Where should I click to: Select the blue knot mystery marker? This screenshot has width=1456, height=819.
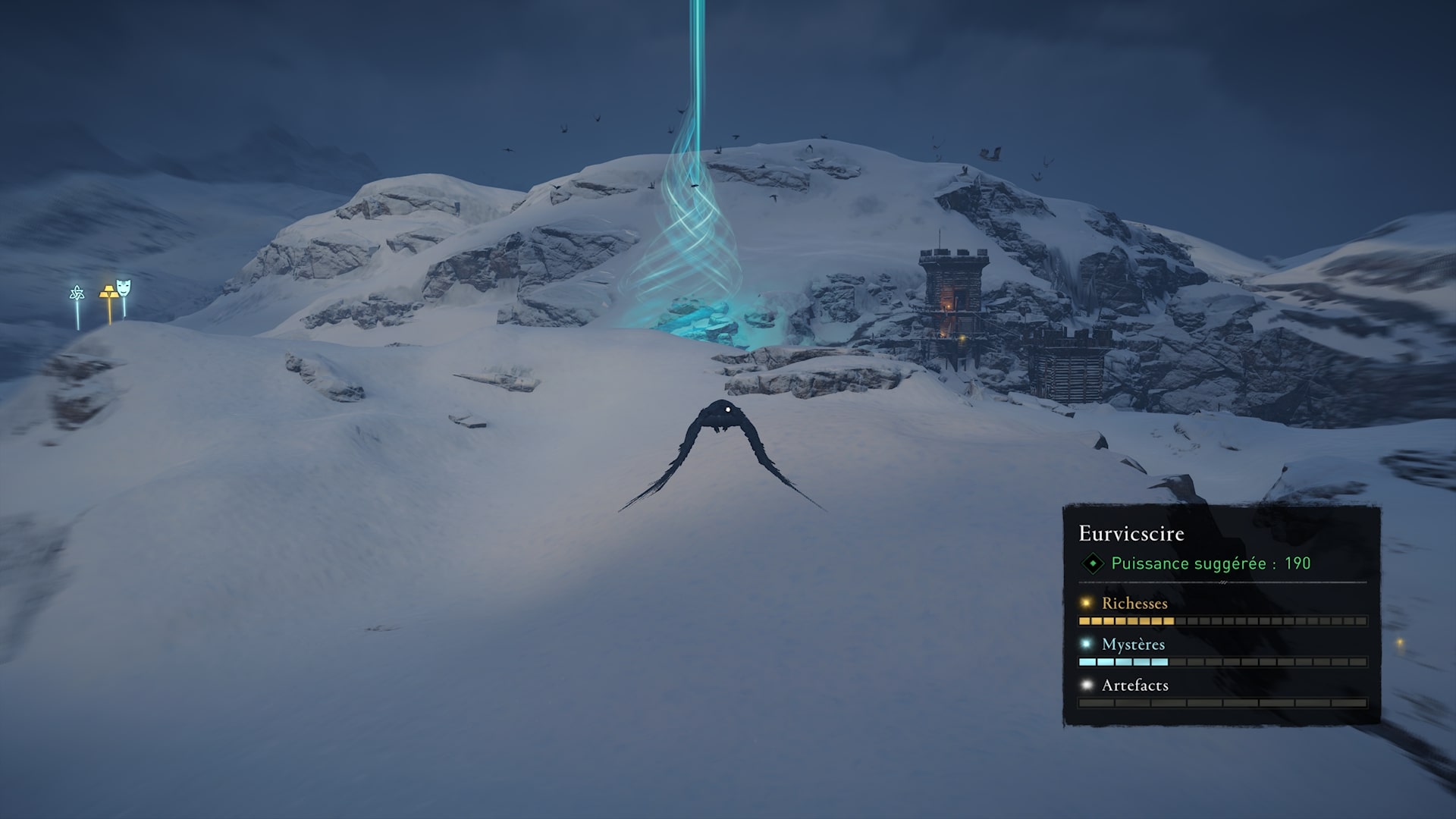(x=77, y=293)
